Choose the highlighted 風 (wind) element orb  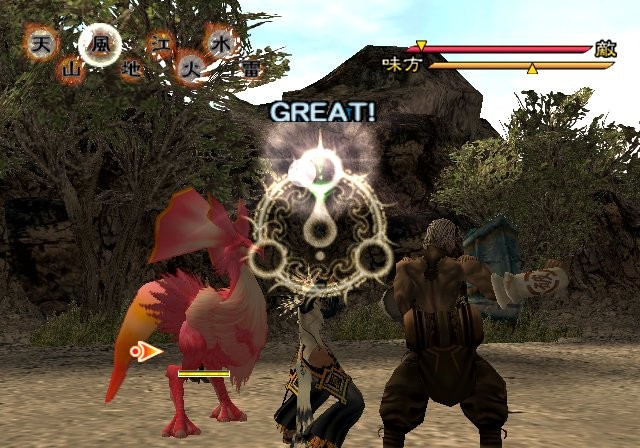click(x=99, y=44)
